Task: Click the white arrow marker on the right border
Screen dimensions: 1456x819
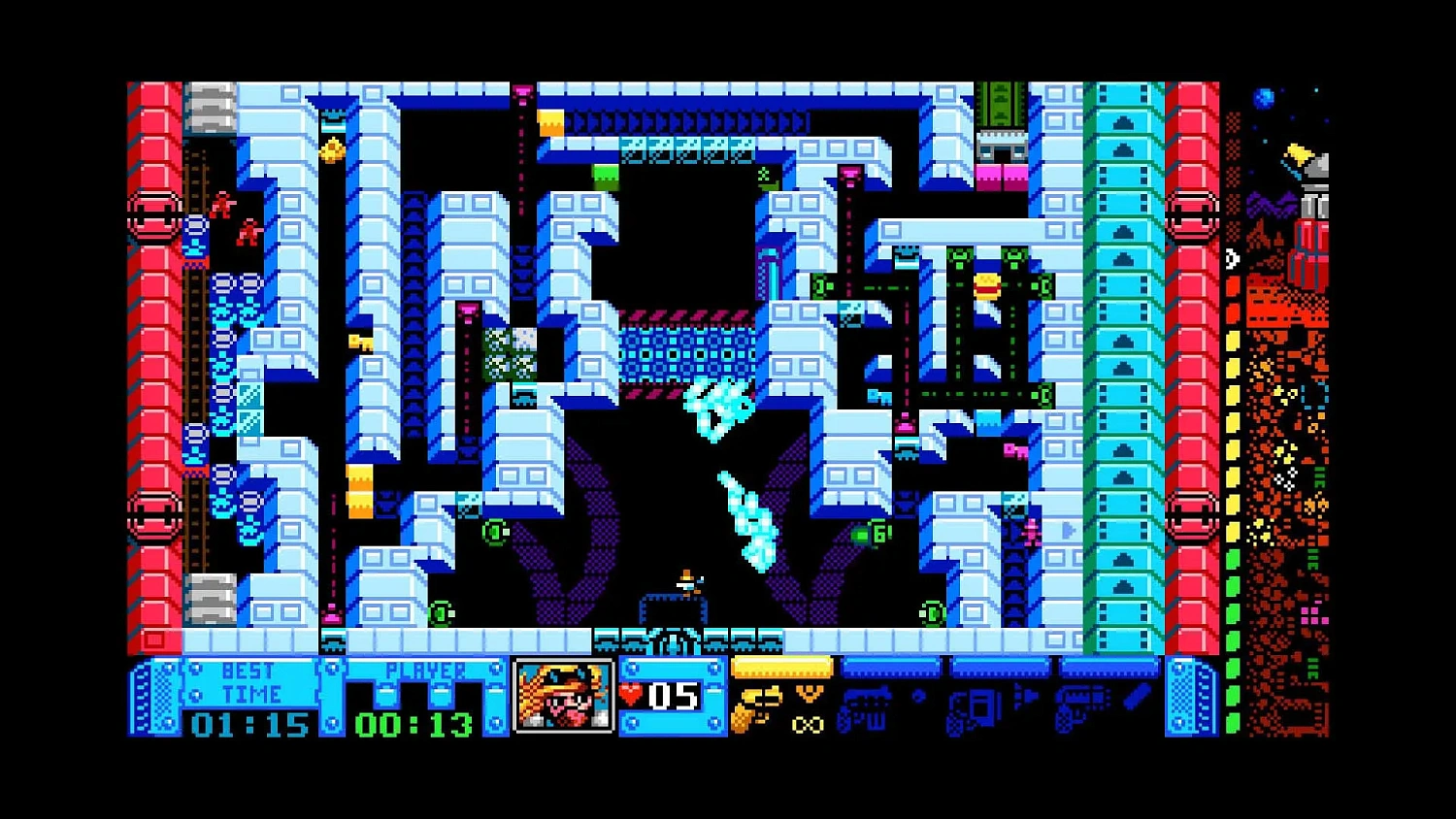Action: pyautogui.click(x=1233, y=257)
